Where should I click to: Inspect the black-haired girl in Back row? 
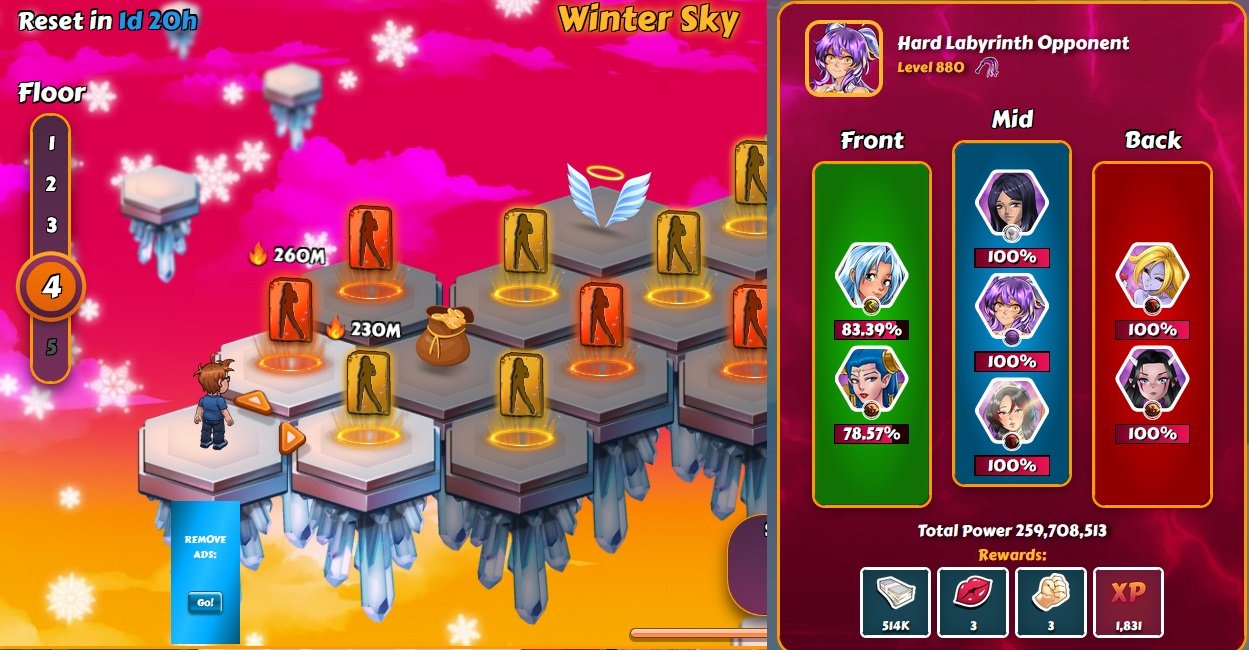tap(1151, 382)
